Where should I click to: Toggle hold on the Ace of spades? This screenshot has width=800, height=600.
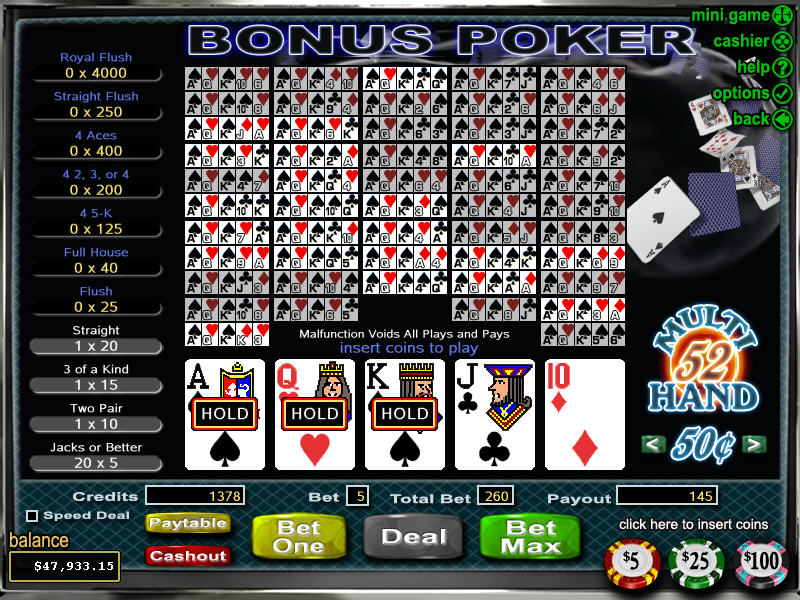point(225,414)
